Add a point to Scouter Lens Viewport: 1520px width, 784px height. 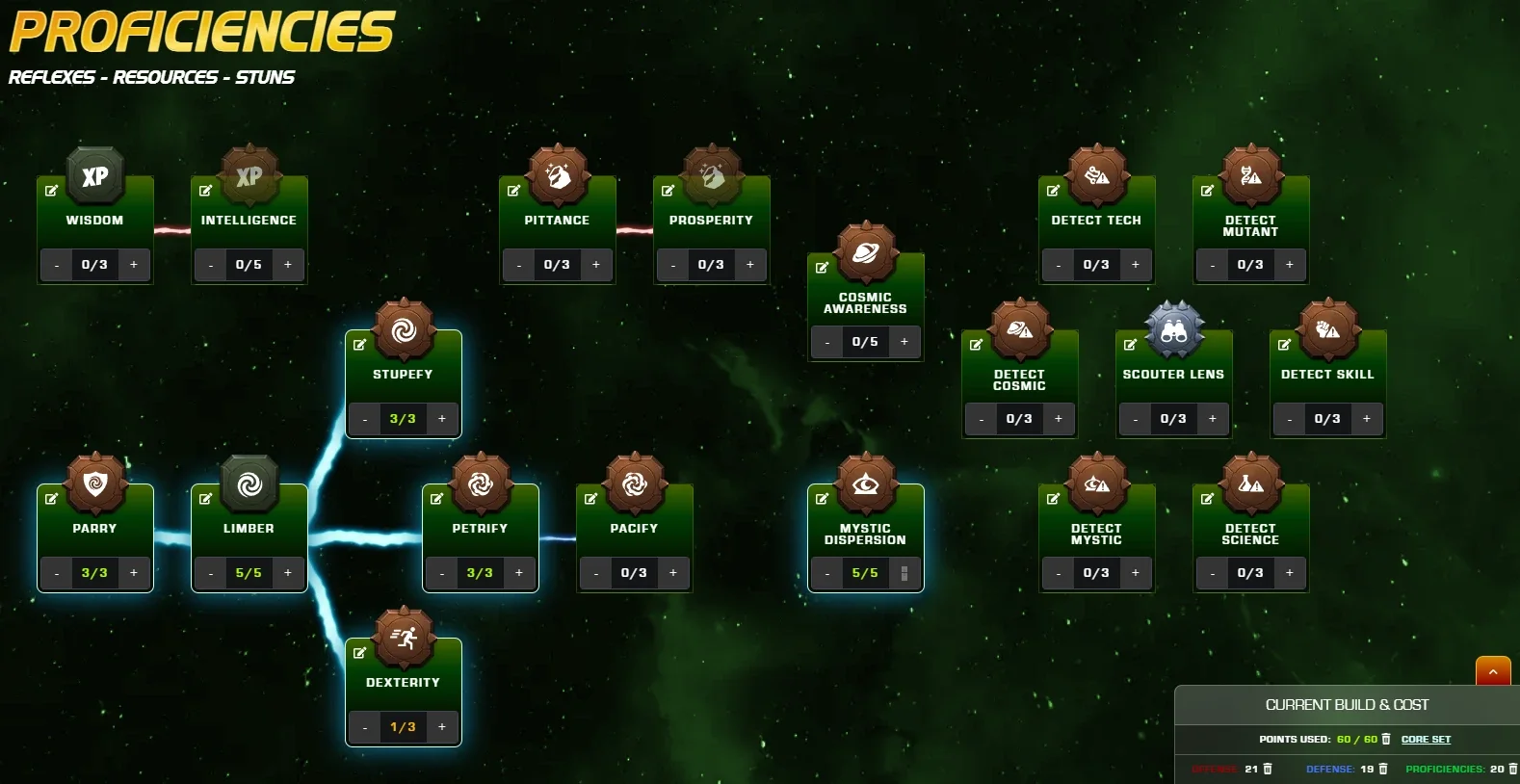(1213, 419)
